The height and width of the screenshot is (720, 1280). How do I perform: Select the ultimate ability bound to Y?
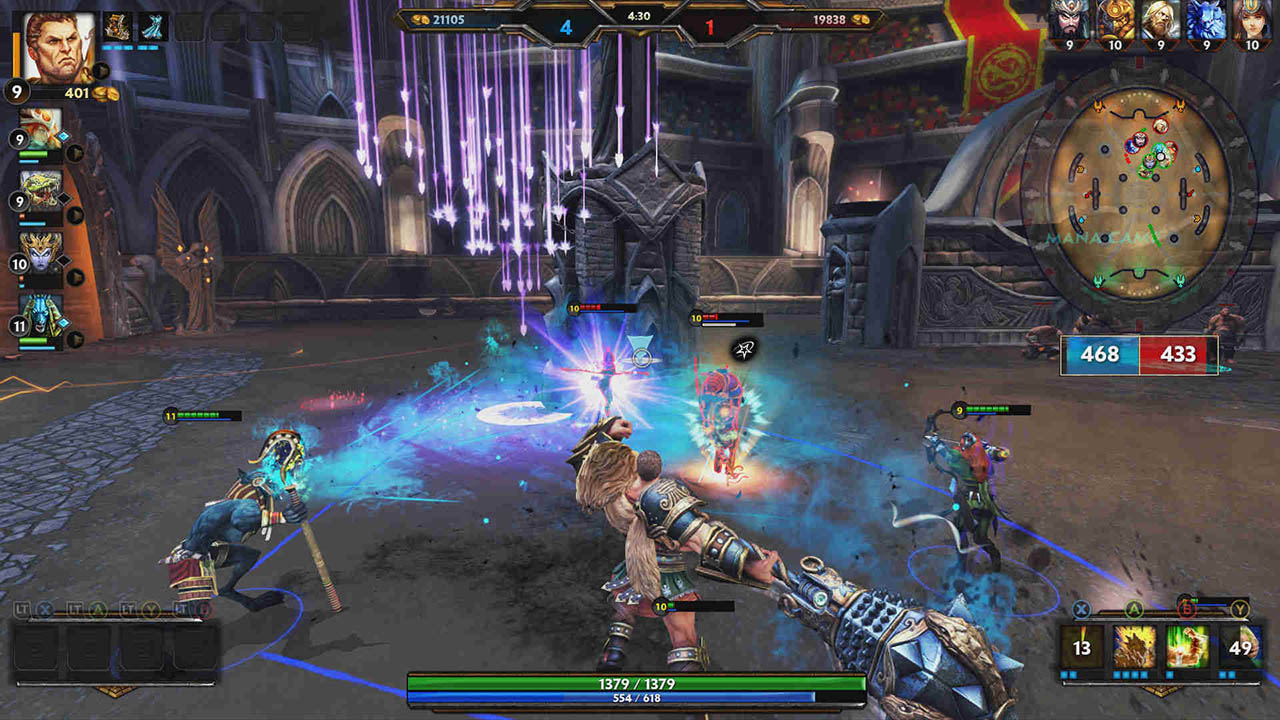[1239, 645]
